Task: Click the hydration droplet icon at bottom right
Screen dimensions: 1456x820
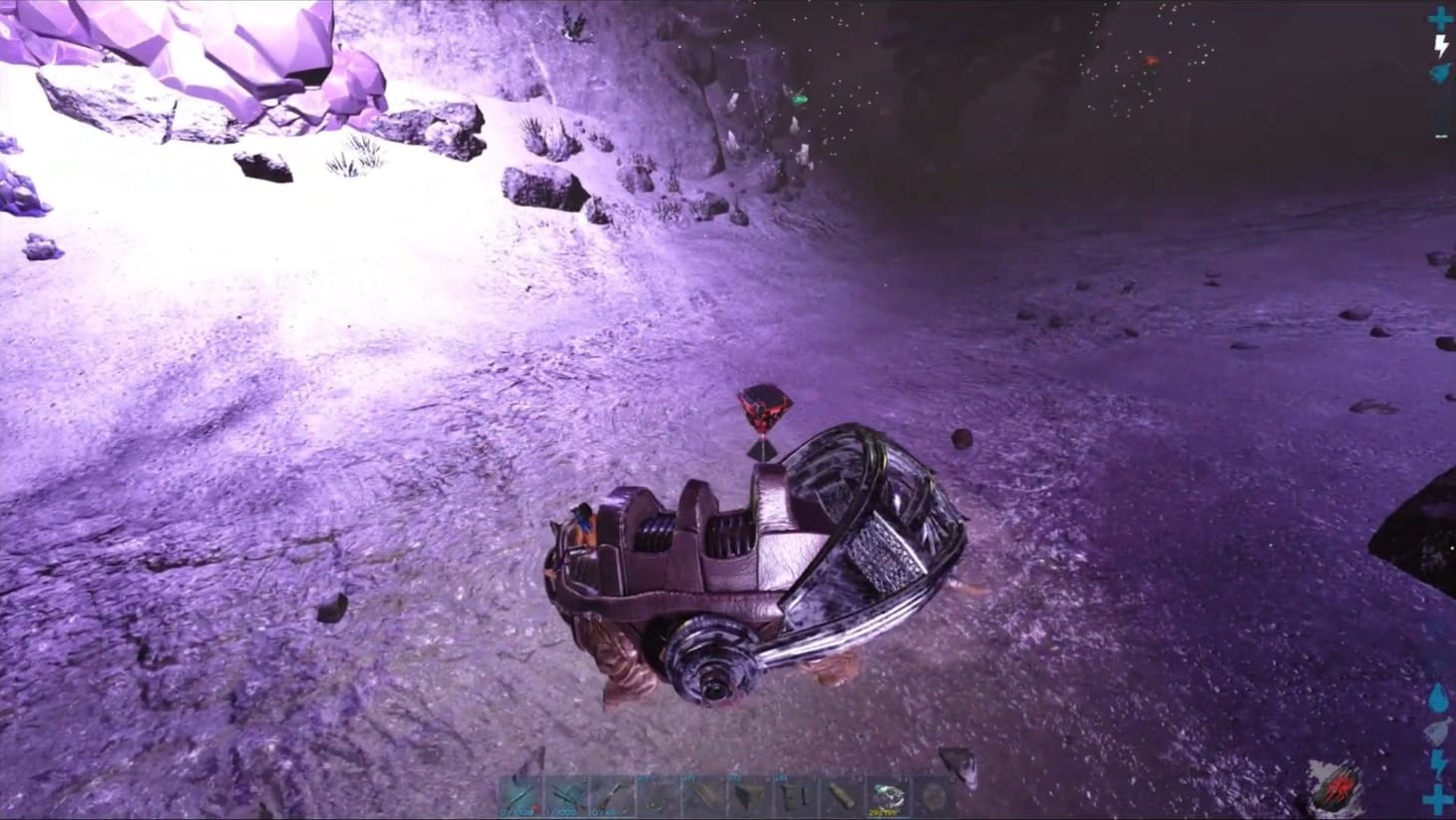Action: (1436, 698)
